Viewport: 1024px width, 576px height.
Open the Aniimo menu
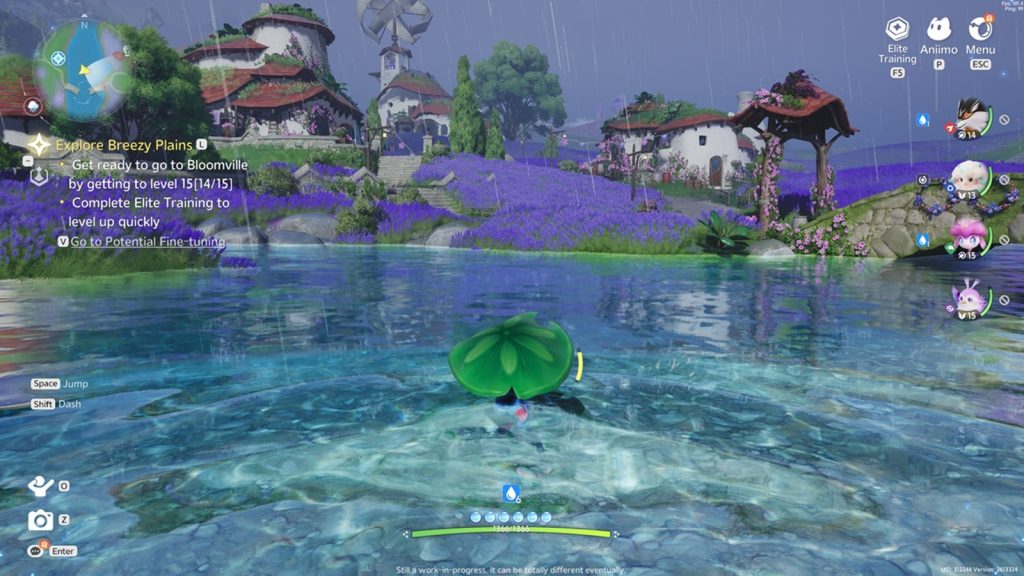[x=938, y=30]
